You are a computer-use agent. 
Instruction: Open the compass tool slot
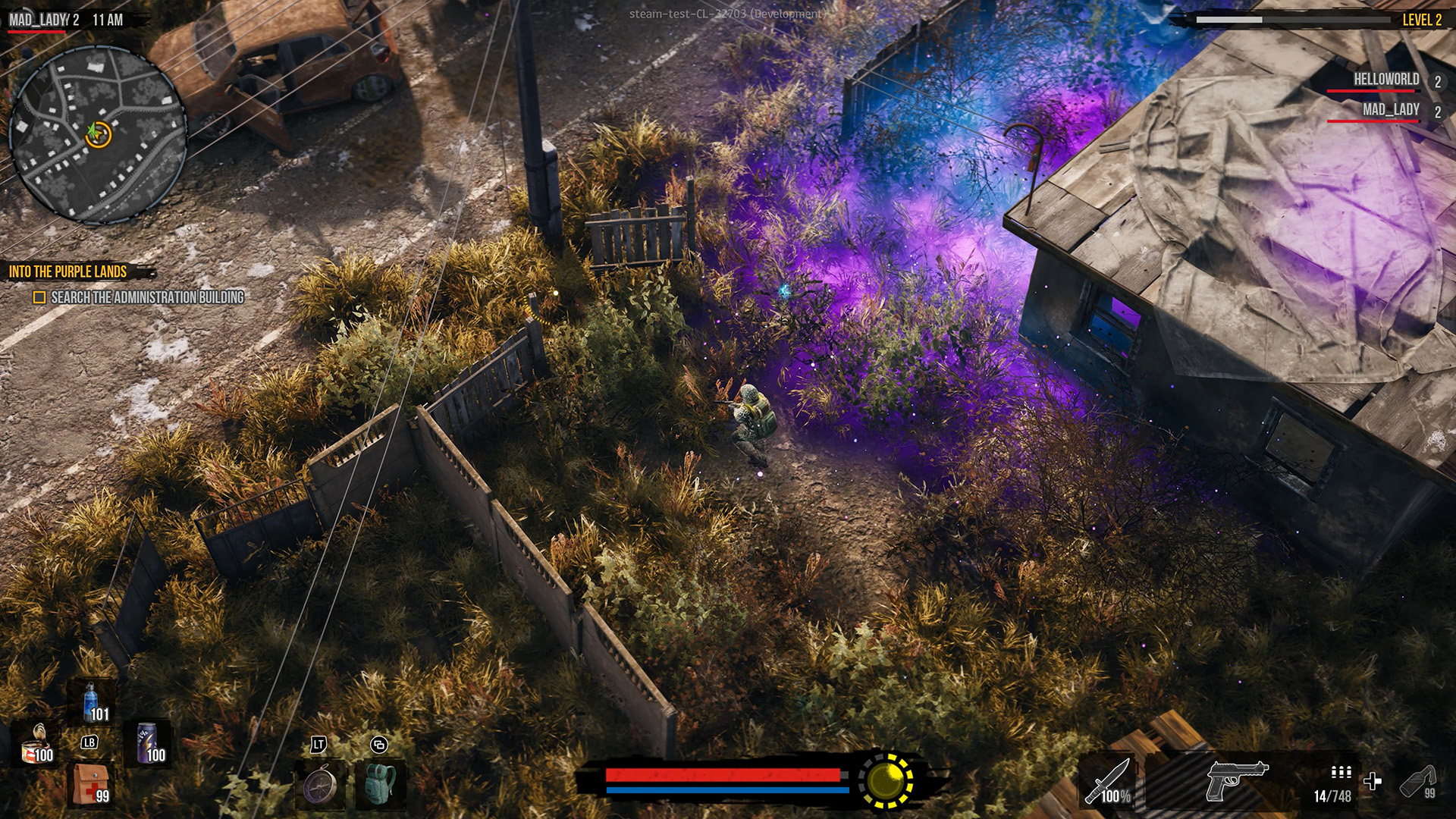click(319, 785)
